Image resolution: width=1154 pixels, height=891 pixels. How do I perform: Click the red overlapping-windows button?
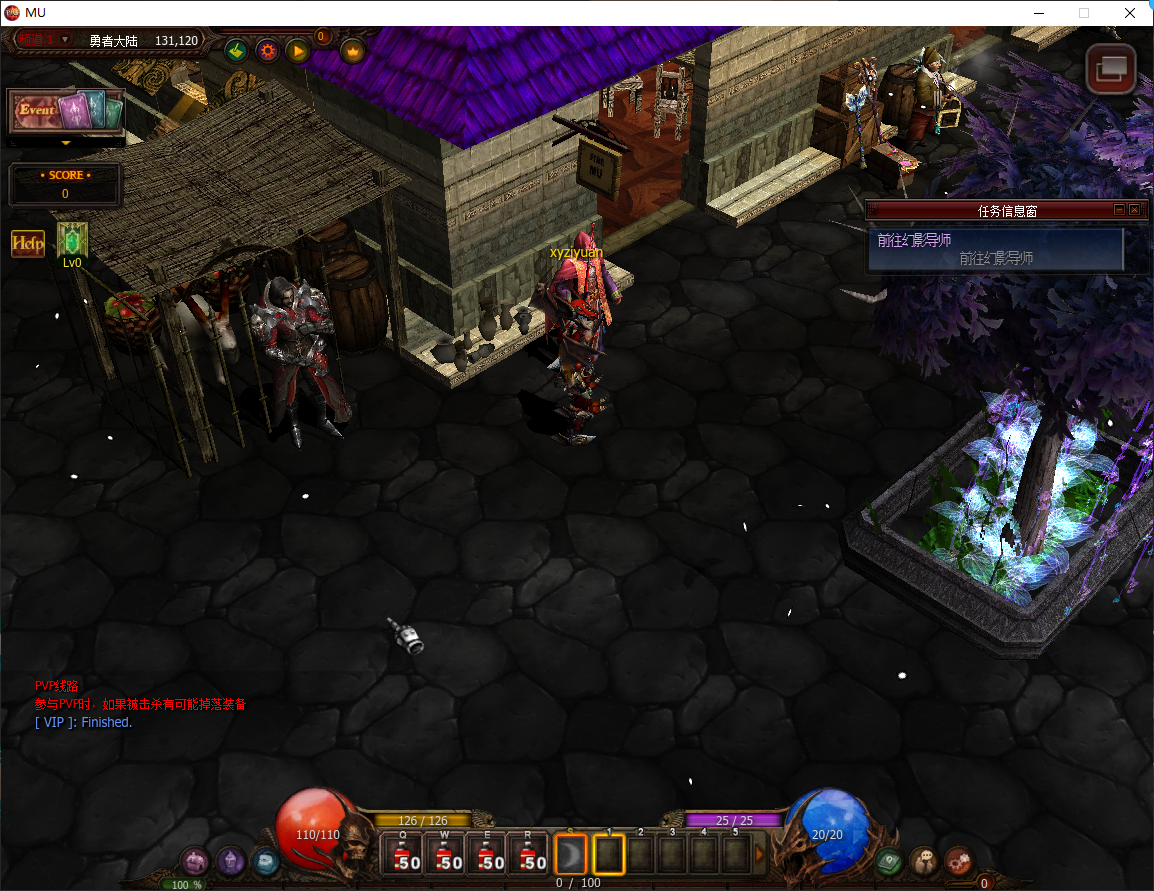click(x=1111, y=69)
